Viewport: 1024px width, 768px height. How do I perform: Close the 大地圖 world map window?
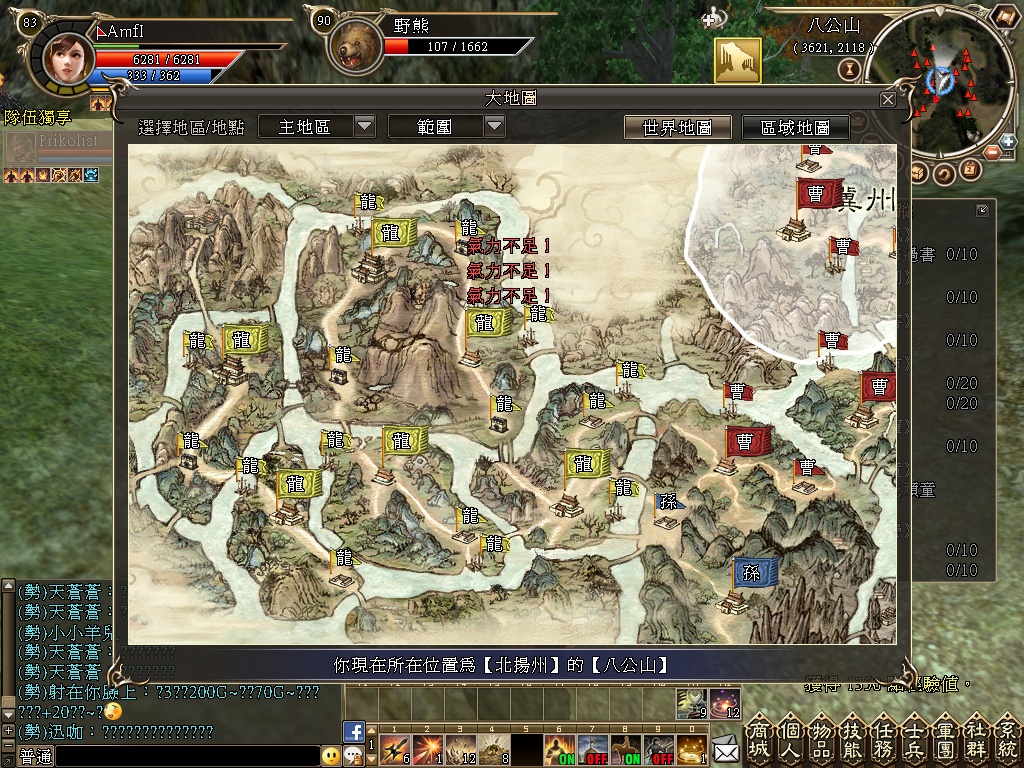(x=887, y=99)
